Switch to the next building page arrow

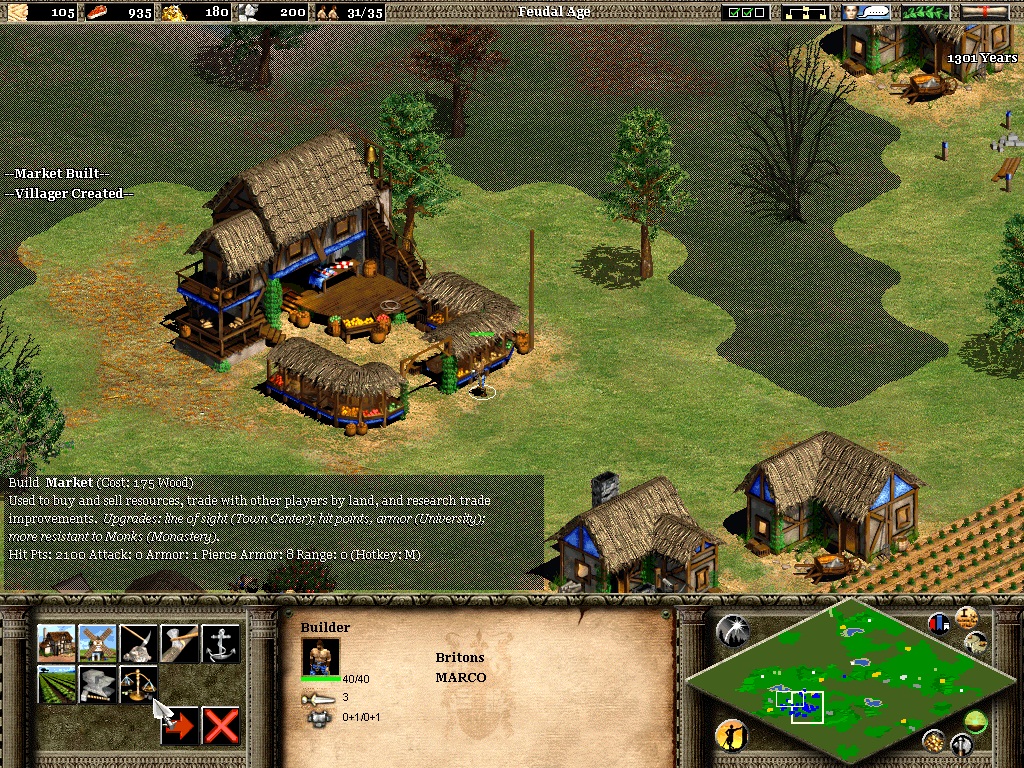[180, 726]
